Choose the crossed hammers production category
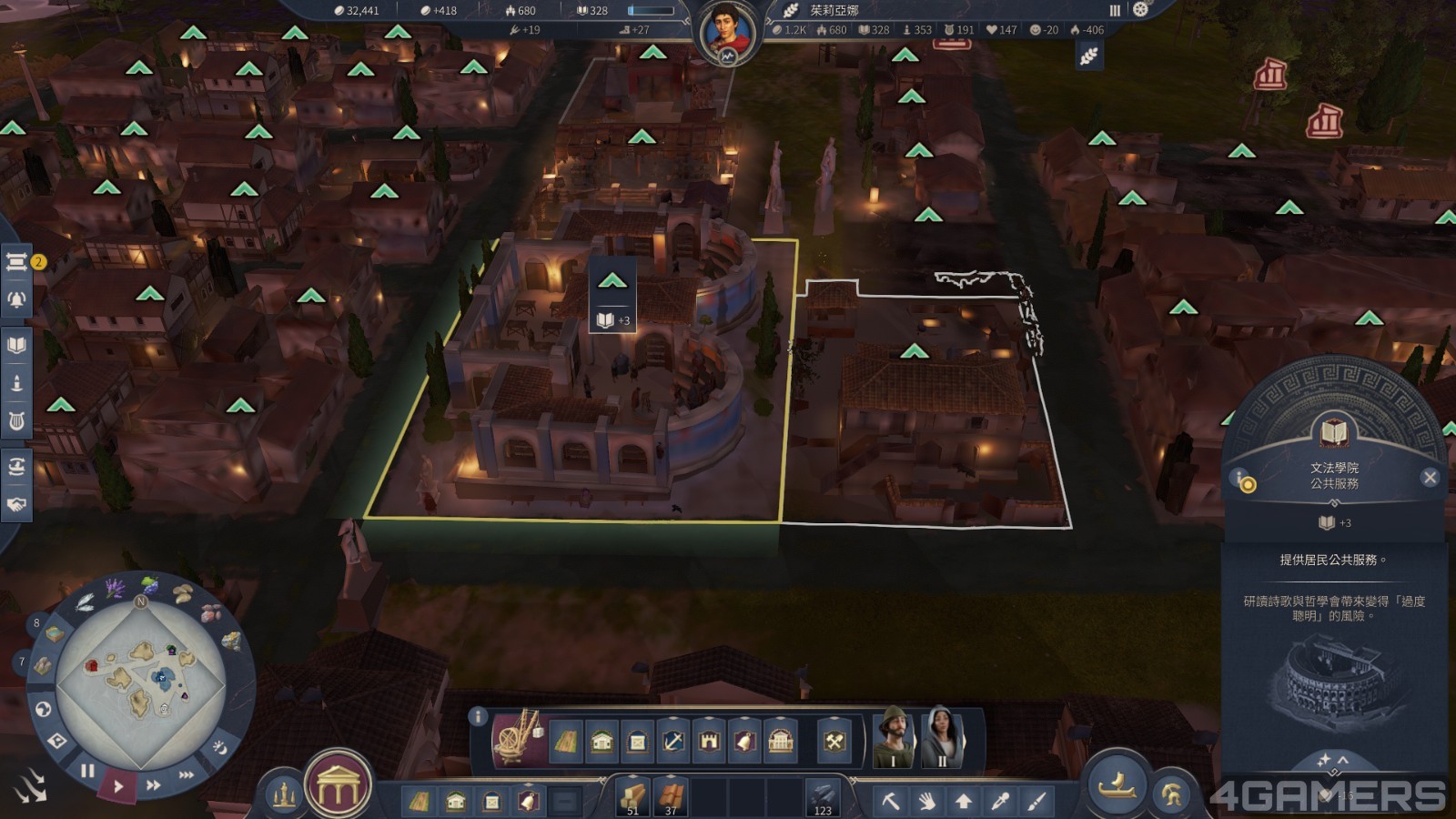This screenshot has width=1456, height=819. pyautogui.click(x=834, y=742)
